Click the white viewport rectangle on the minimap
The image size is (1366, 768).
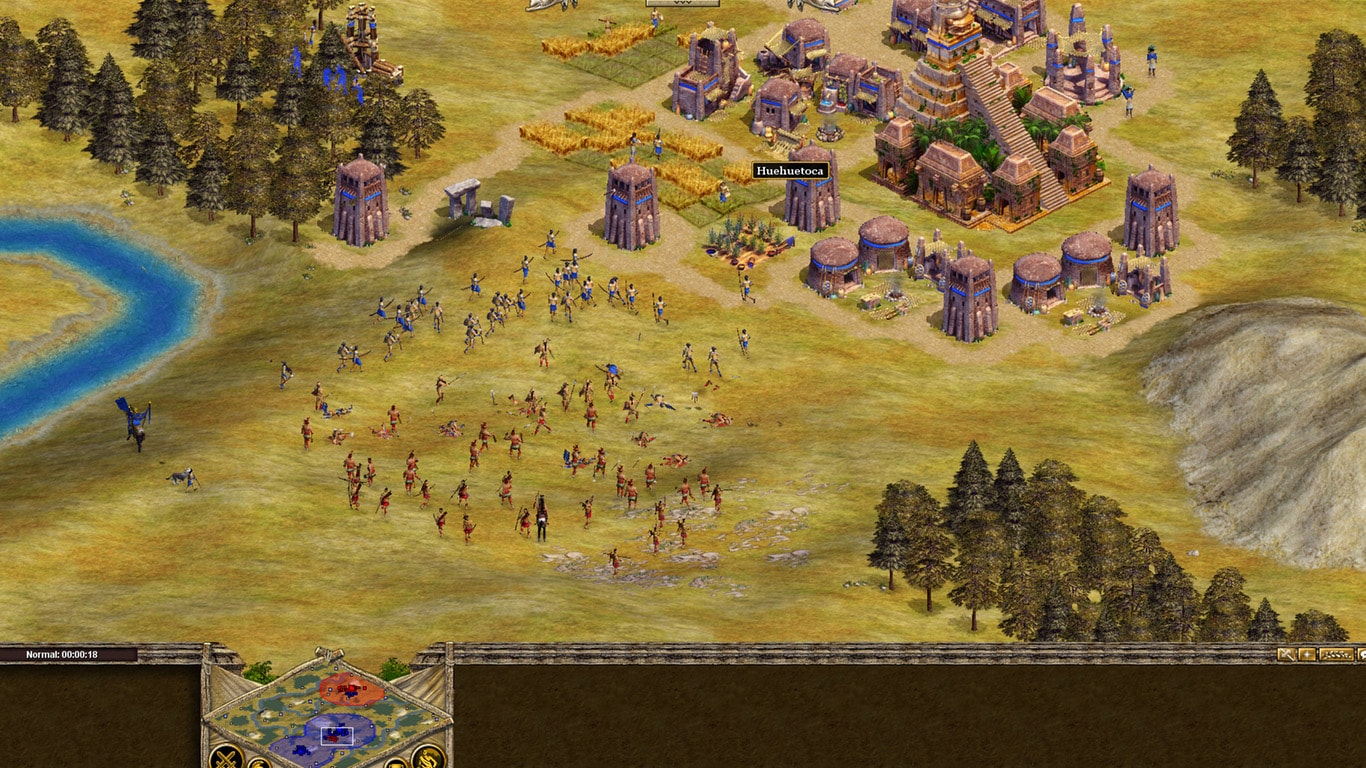pyautogui.click(x=337, y=735)
